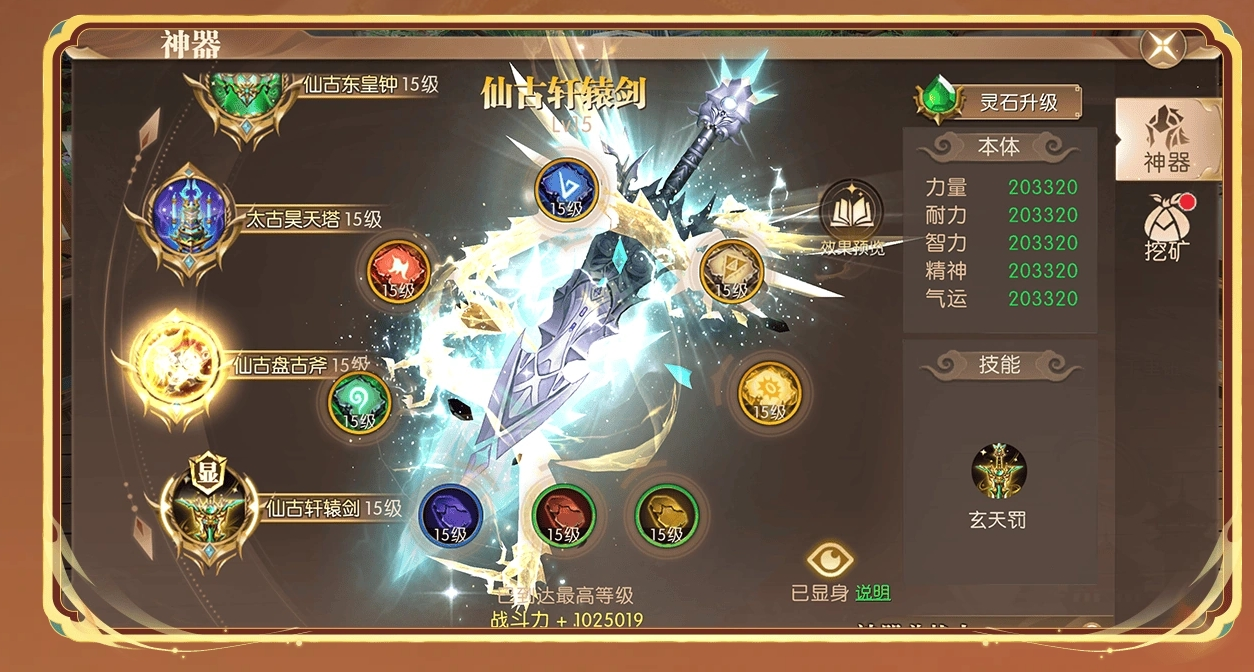The height and width of the screenshot is (672, 1254).
Task: Choose the yellow ore stone slot
Action: 667,515
